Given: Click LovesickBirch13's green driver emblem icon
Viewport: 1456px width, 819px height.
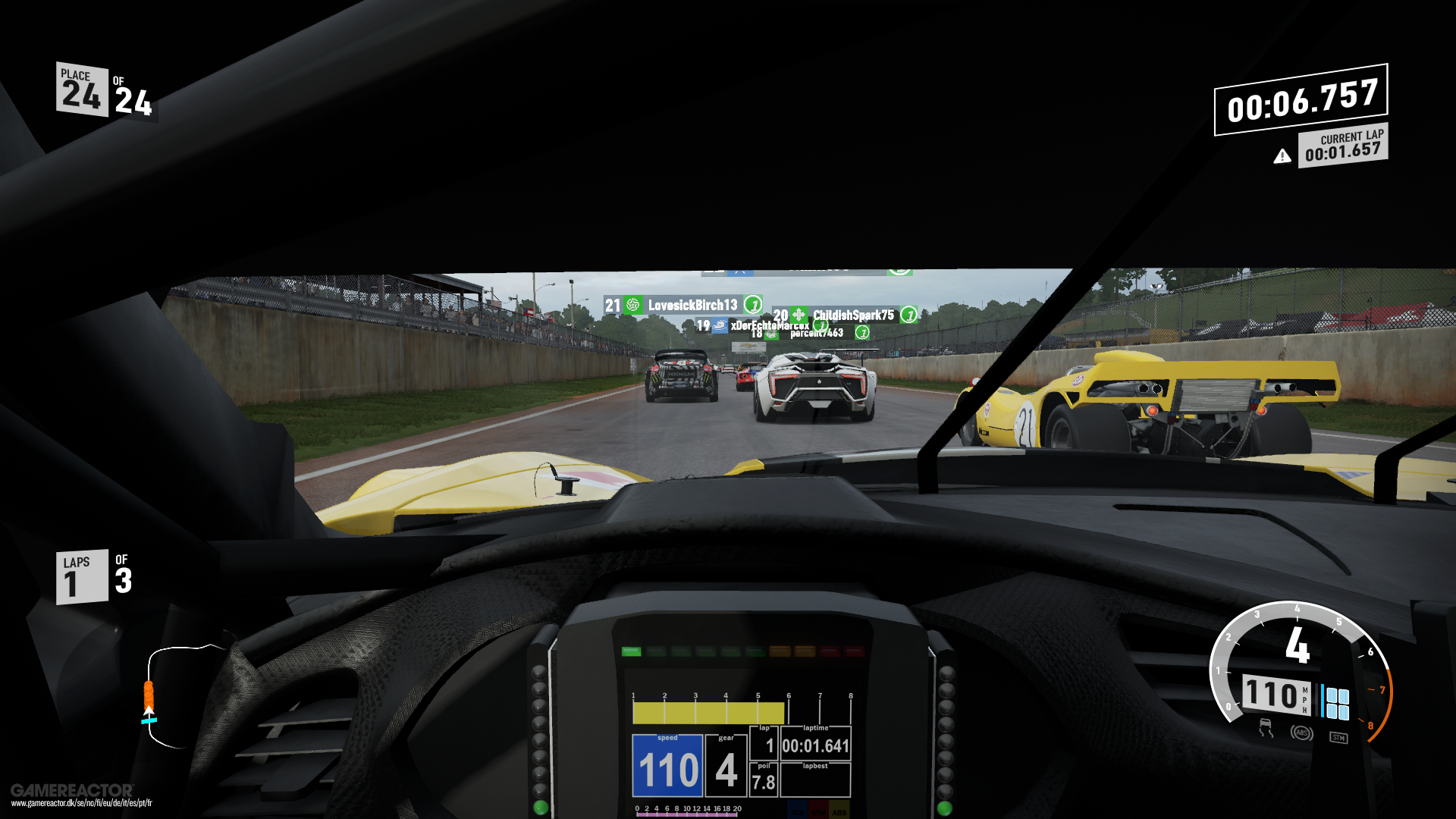Looking at the screenshot, I should pyautogui.click(x=632, y=305).
